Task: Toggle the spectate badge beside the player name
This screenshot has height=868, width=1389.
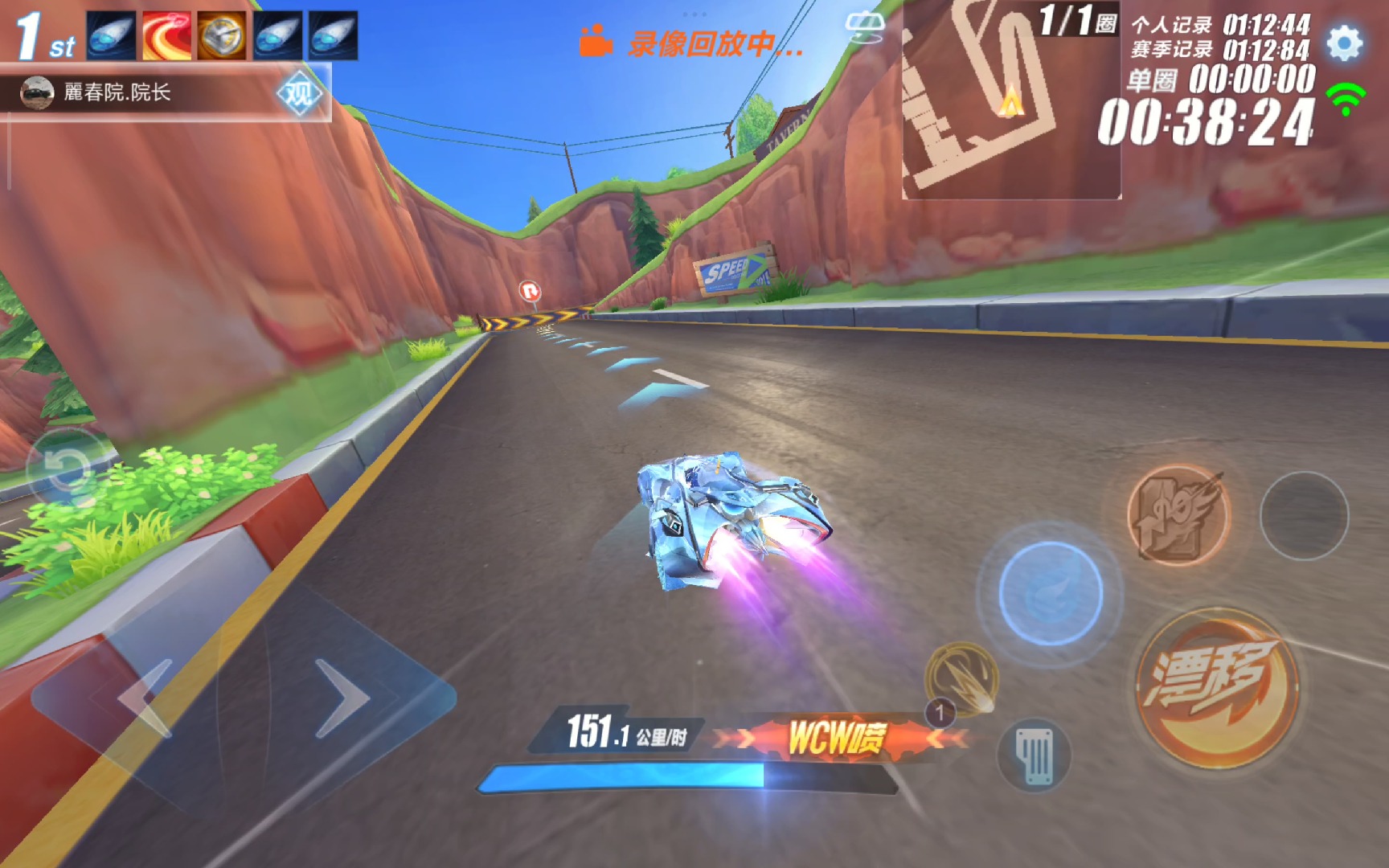Action: [x=299, y=93]
